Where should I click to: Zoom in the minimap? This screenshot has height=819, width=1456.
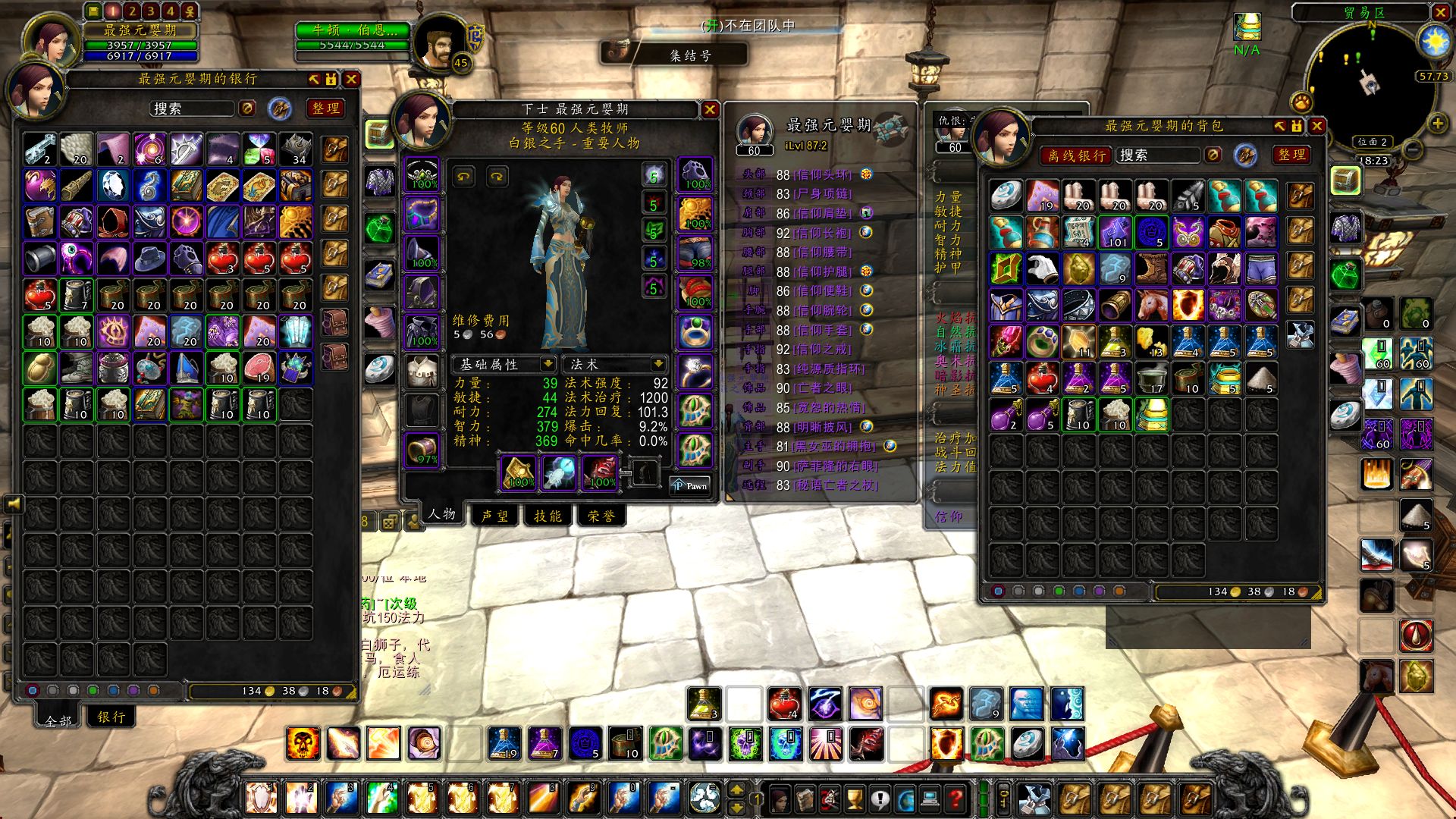[x=1438, y=122]
